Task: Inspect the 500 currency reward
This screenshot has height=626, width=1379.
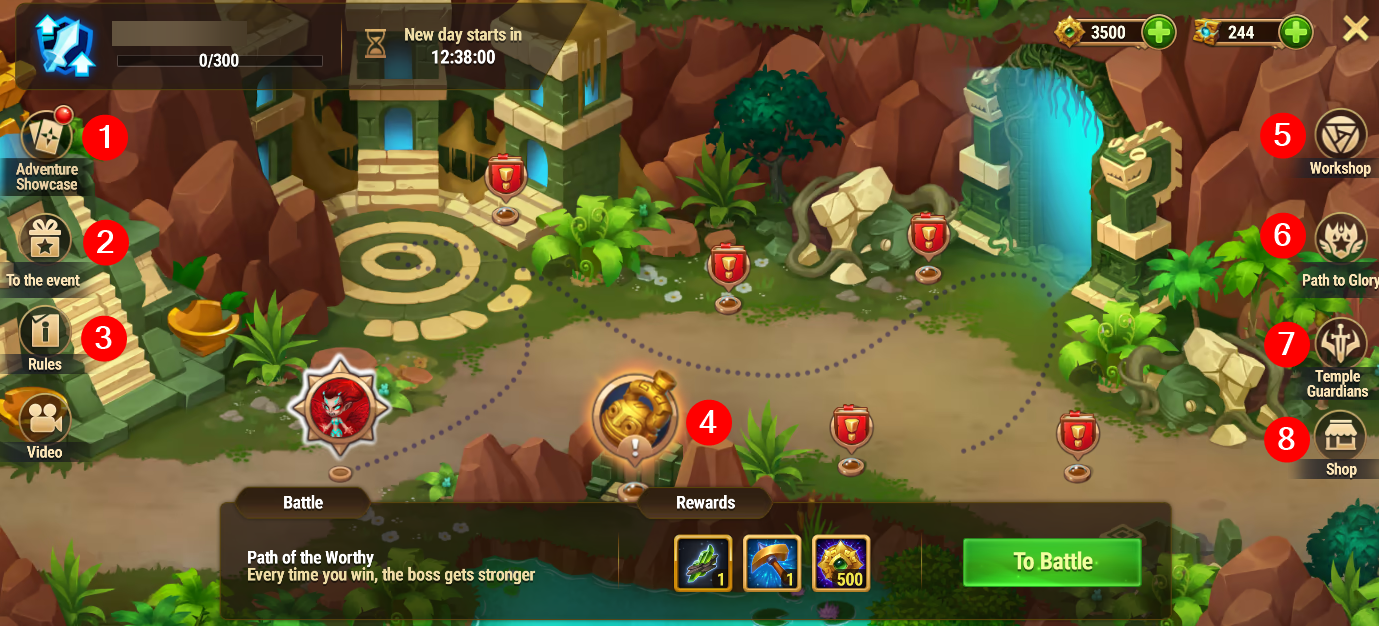Action: coord(841,563)
